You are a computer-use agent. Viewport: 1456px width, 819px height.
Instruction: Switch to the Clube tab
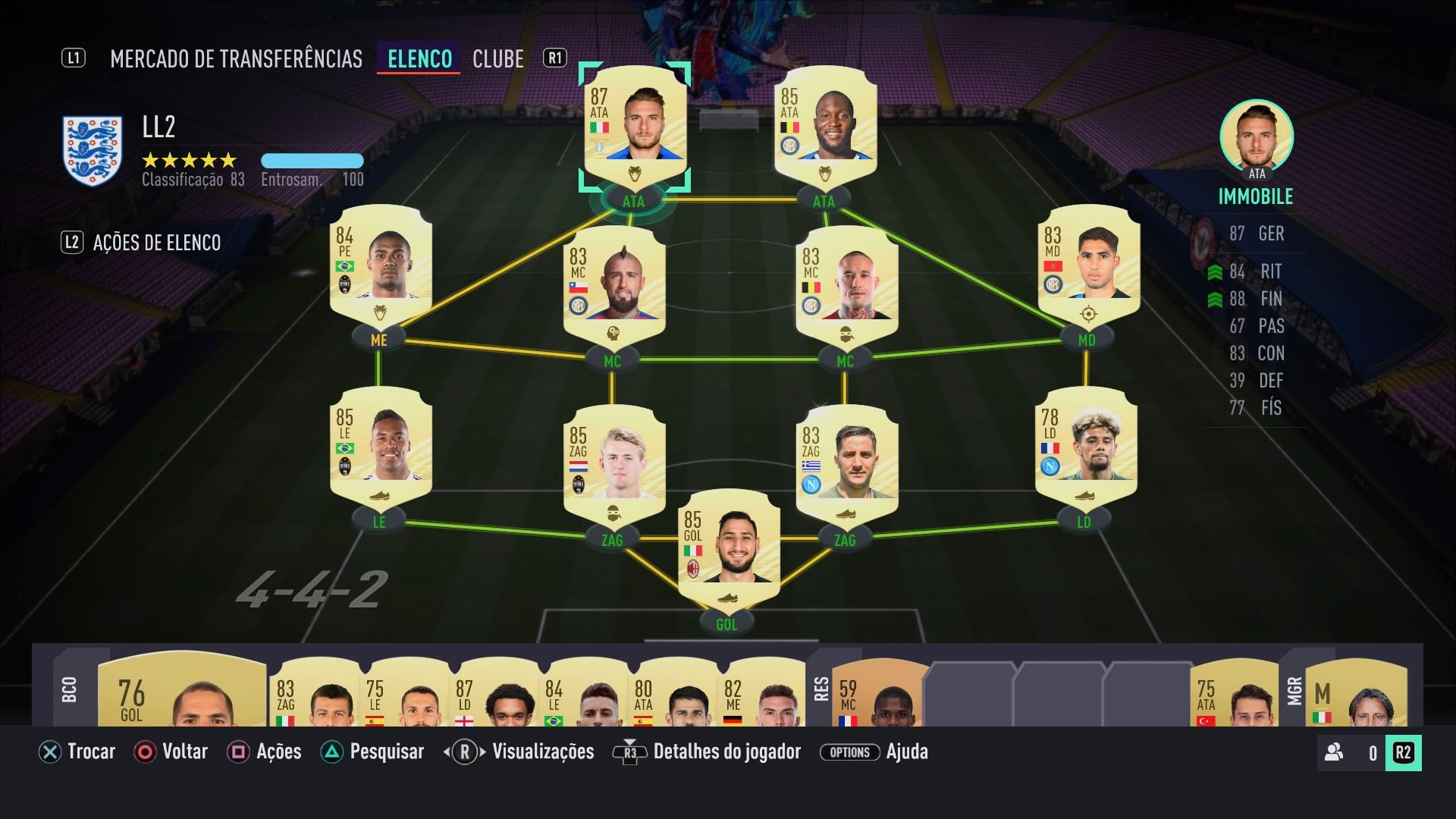498,58
